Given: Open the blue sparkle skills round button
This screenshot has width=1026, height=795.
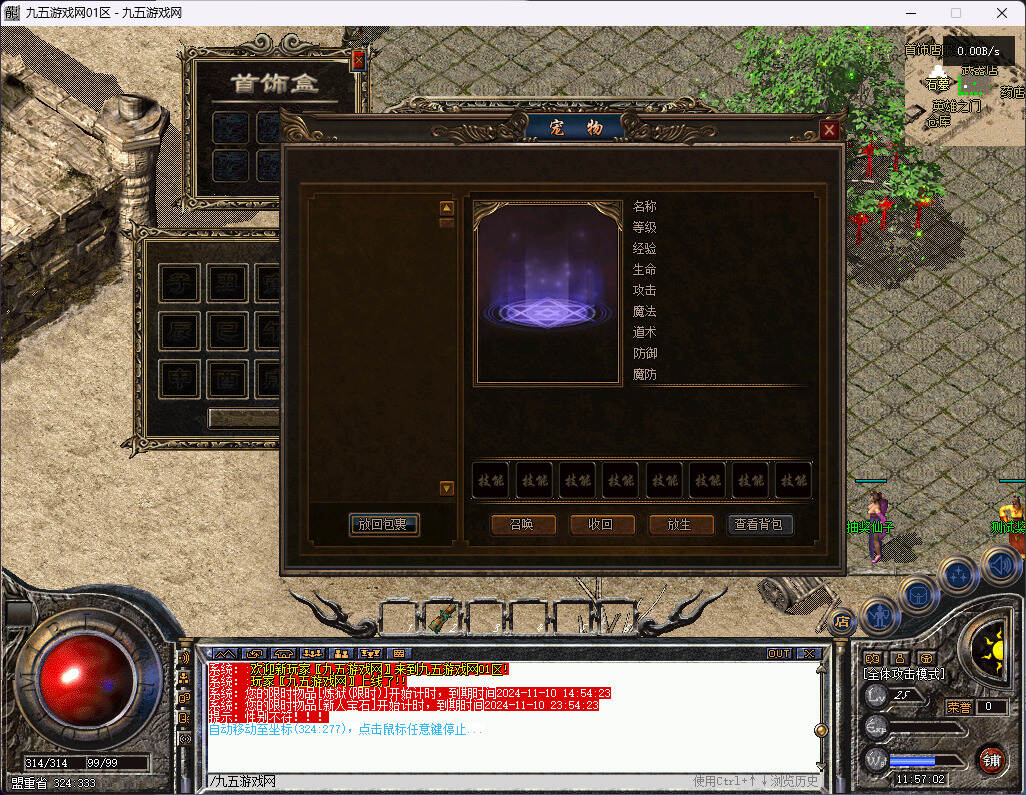Looking at the screenshot, I should [x=957, y=575].
